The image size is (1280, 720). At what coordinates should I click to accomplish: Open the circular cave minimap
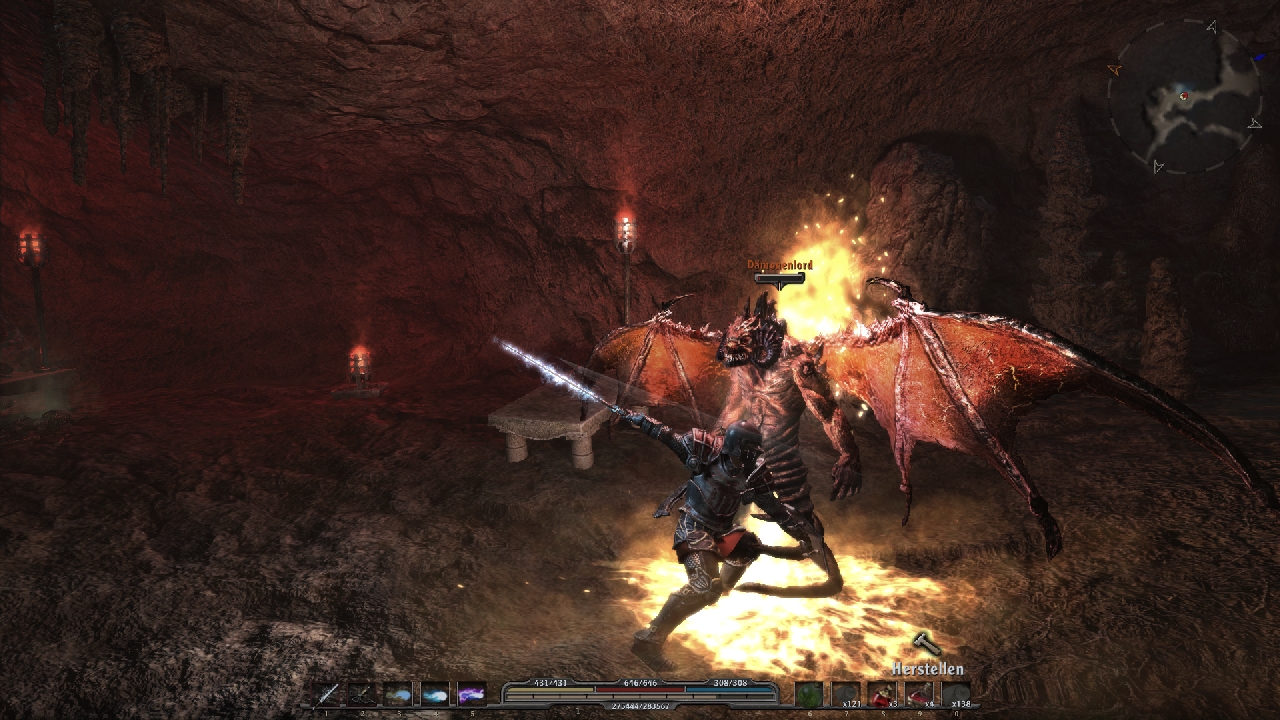point(1185,97)
